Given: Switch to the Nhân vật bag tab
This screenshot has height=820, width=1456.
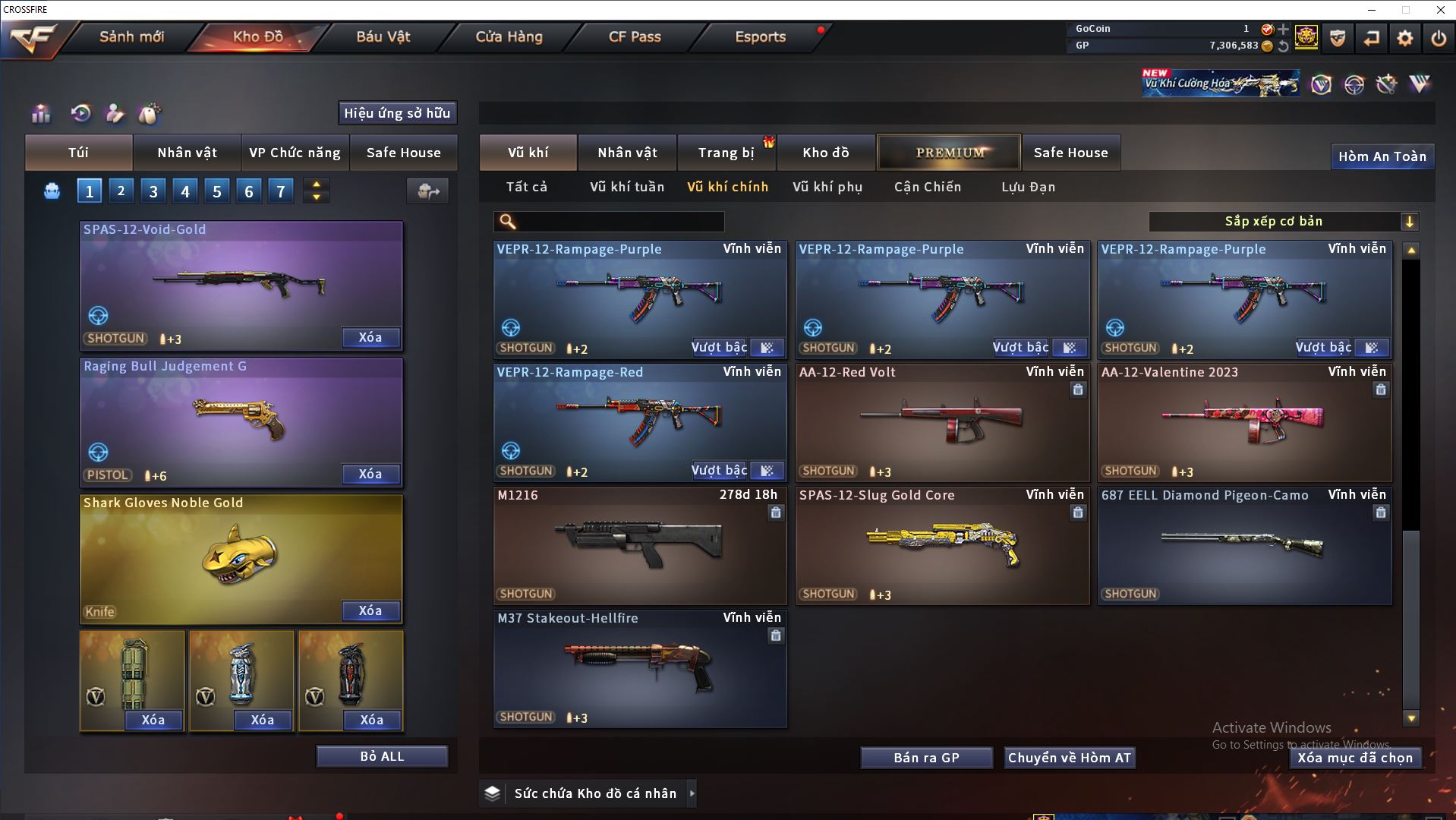Looking at the screenshot, I should point(187,153).
